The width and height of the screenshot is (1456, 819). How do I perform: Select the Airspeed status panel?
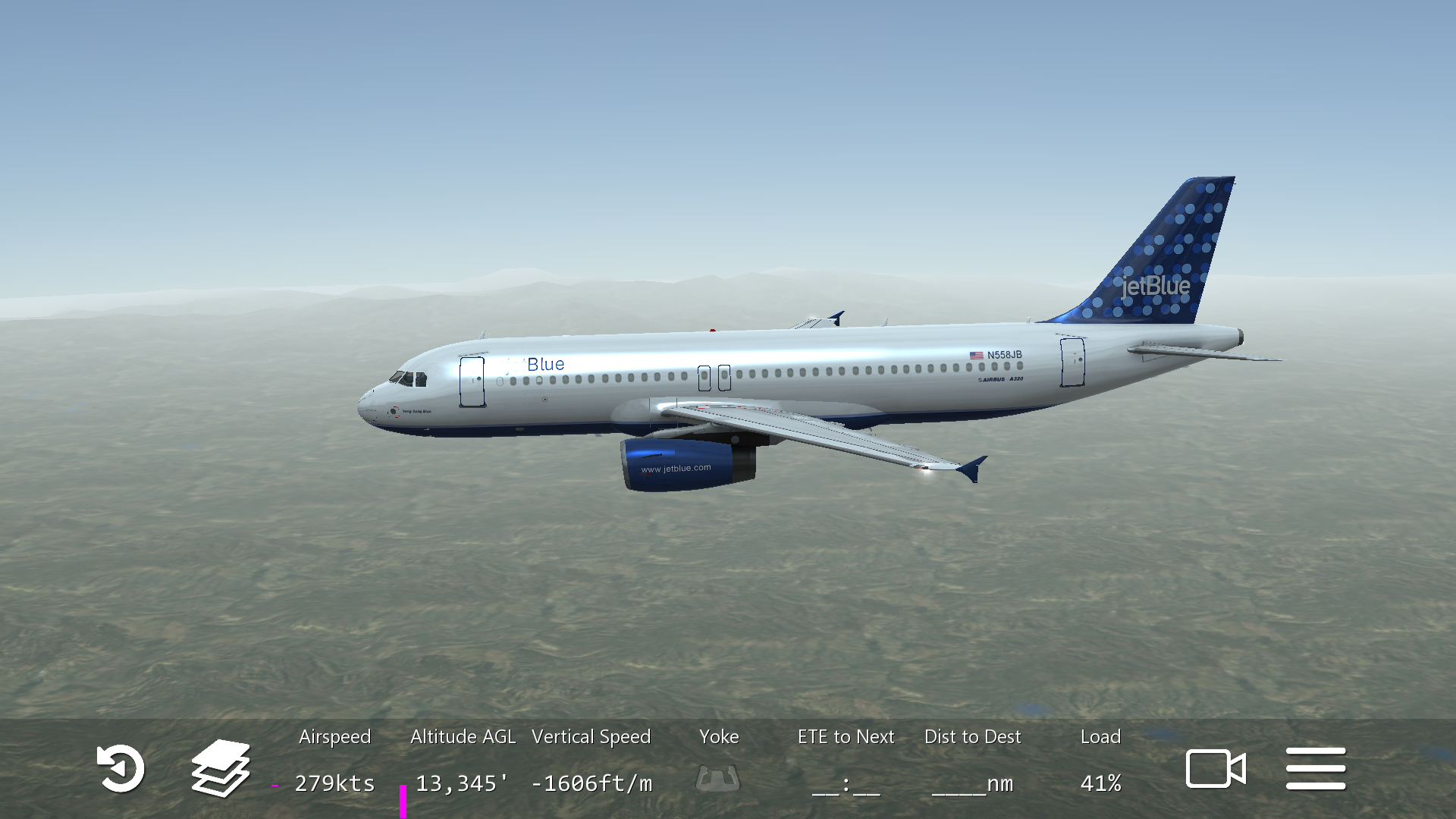(x=334, y=761)
